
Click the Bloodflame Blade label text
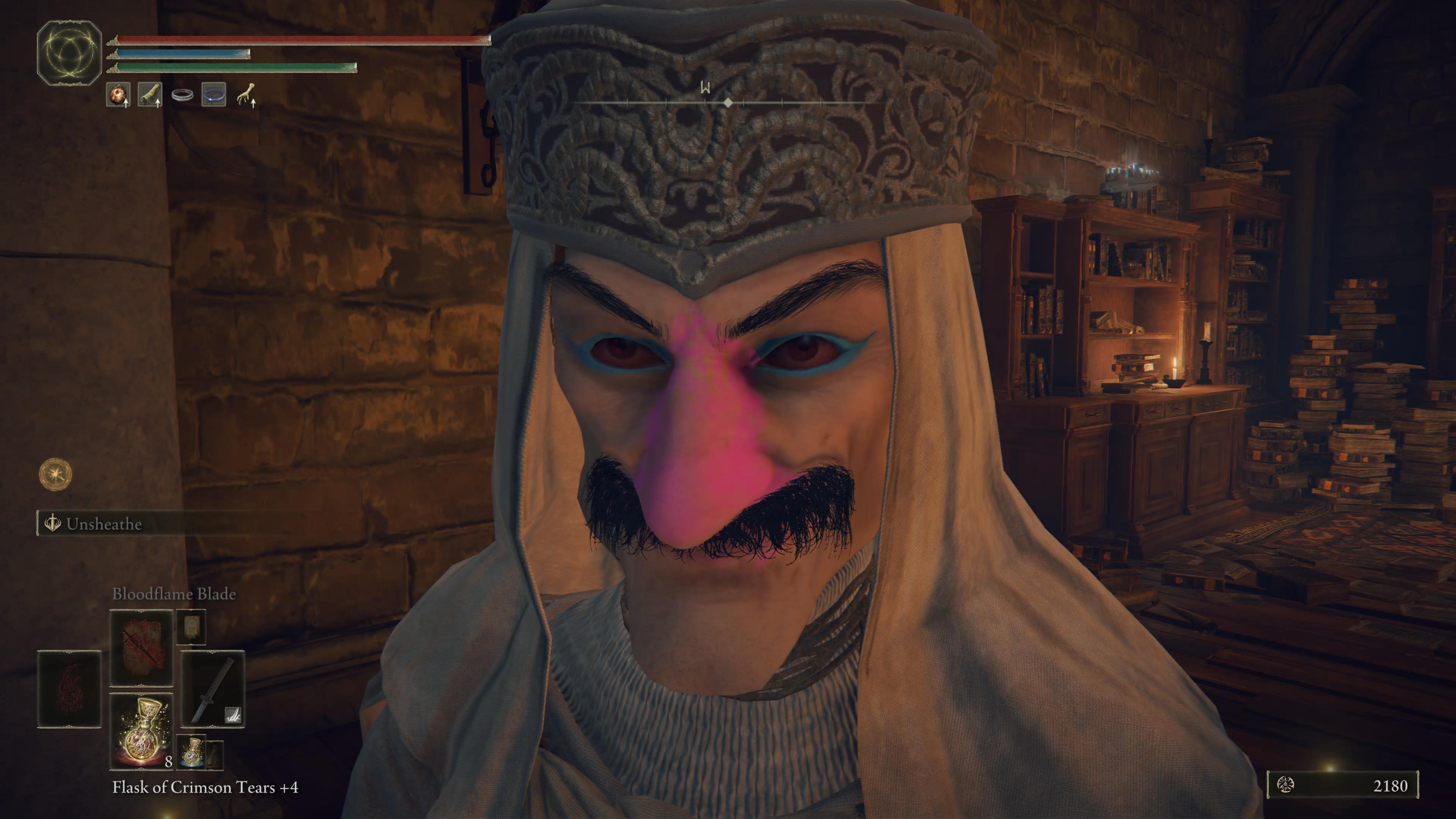tap(174, 594)
